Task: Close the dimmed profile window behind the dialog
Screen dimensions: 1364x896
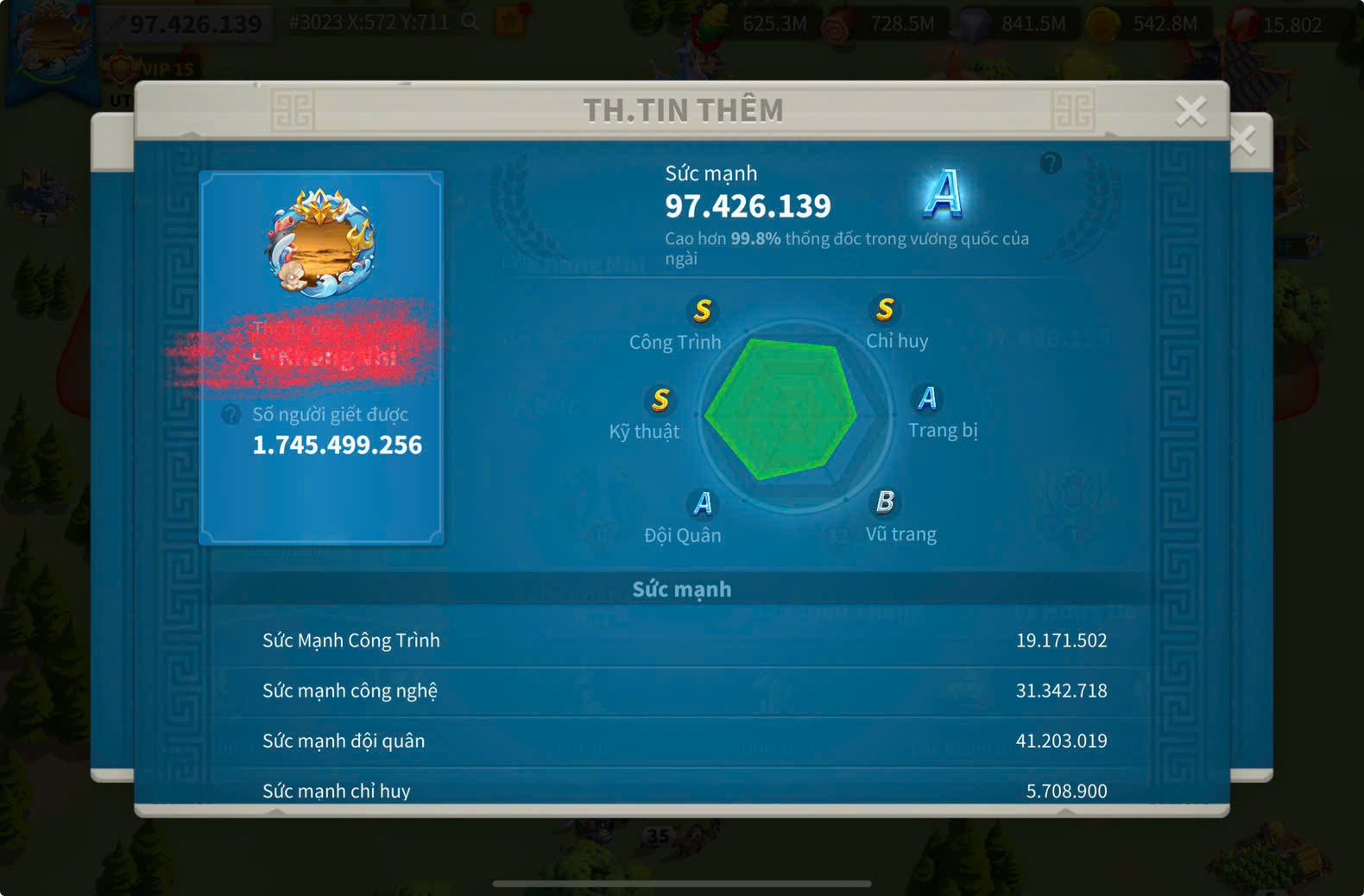Action: click(1244, 140)
